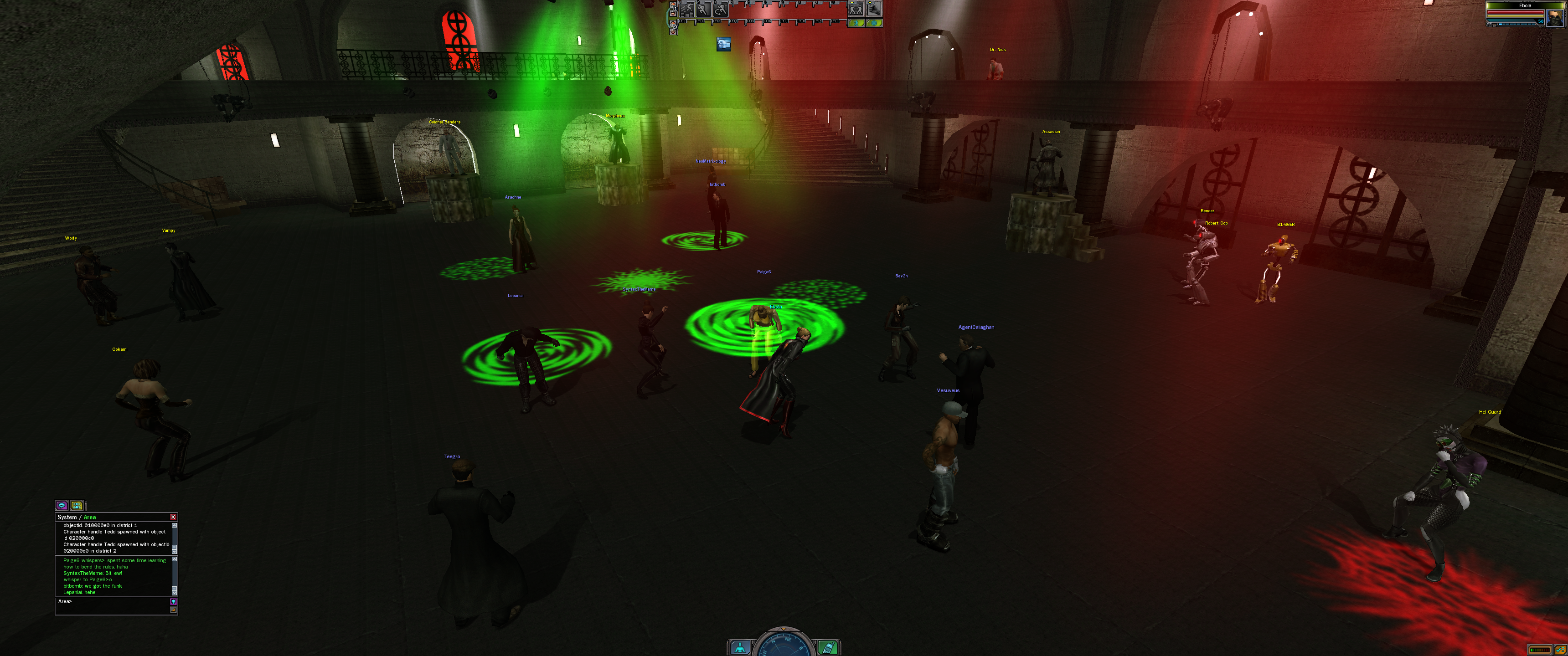The height and width of the screenshot is (656, 1568).
Task: Open the character figure panel beside the compass
Action: coord(740,648)
